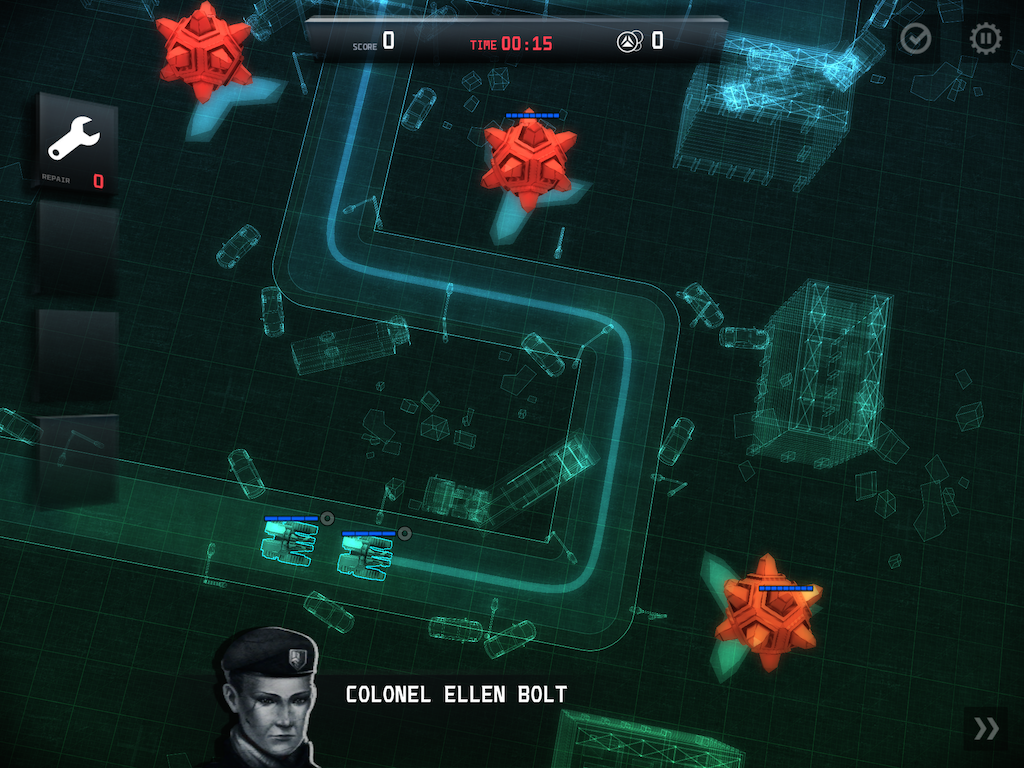Use the wrench Repair ability
Screen dimensions: 1024x768
[77, 143]
